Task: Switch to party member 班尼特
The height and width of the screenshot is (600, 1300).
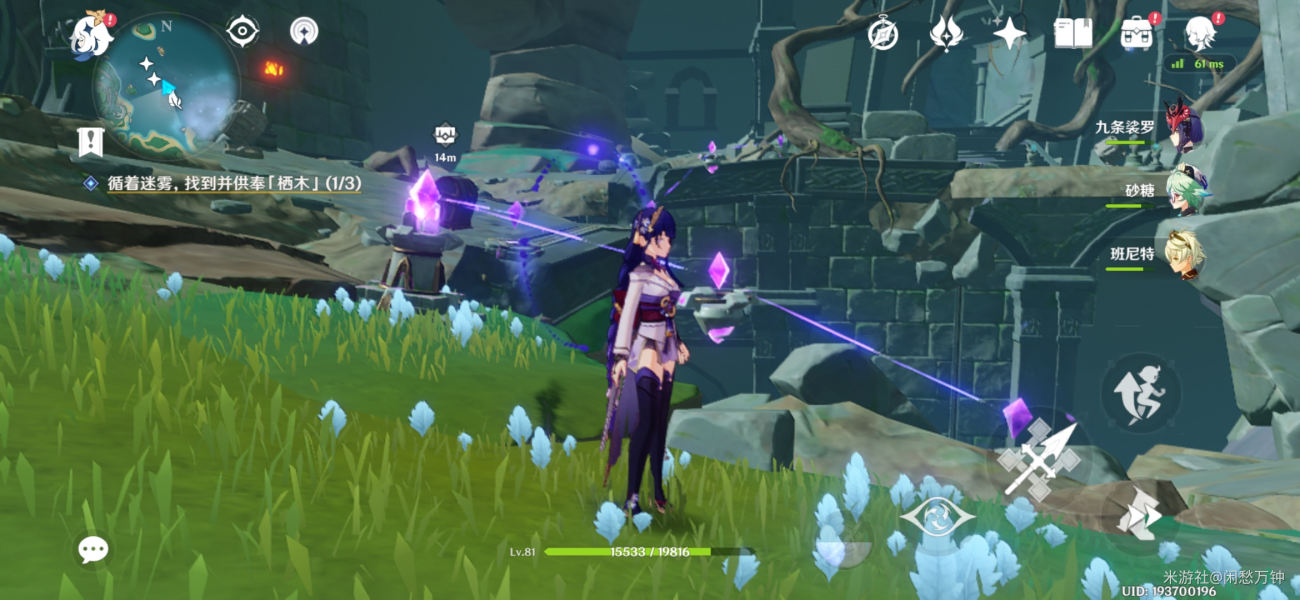Action: [x=1185, y=255]
